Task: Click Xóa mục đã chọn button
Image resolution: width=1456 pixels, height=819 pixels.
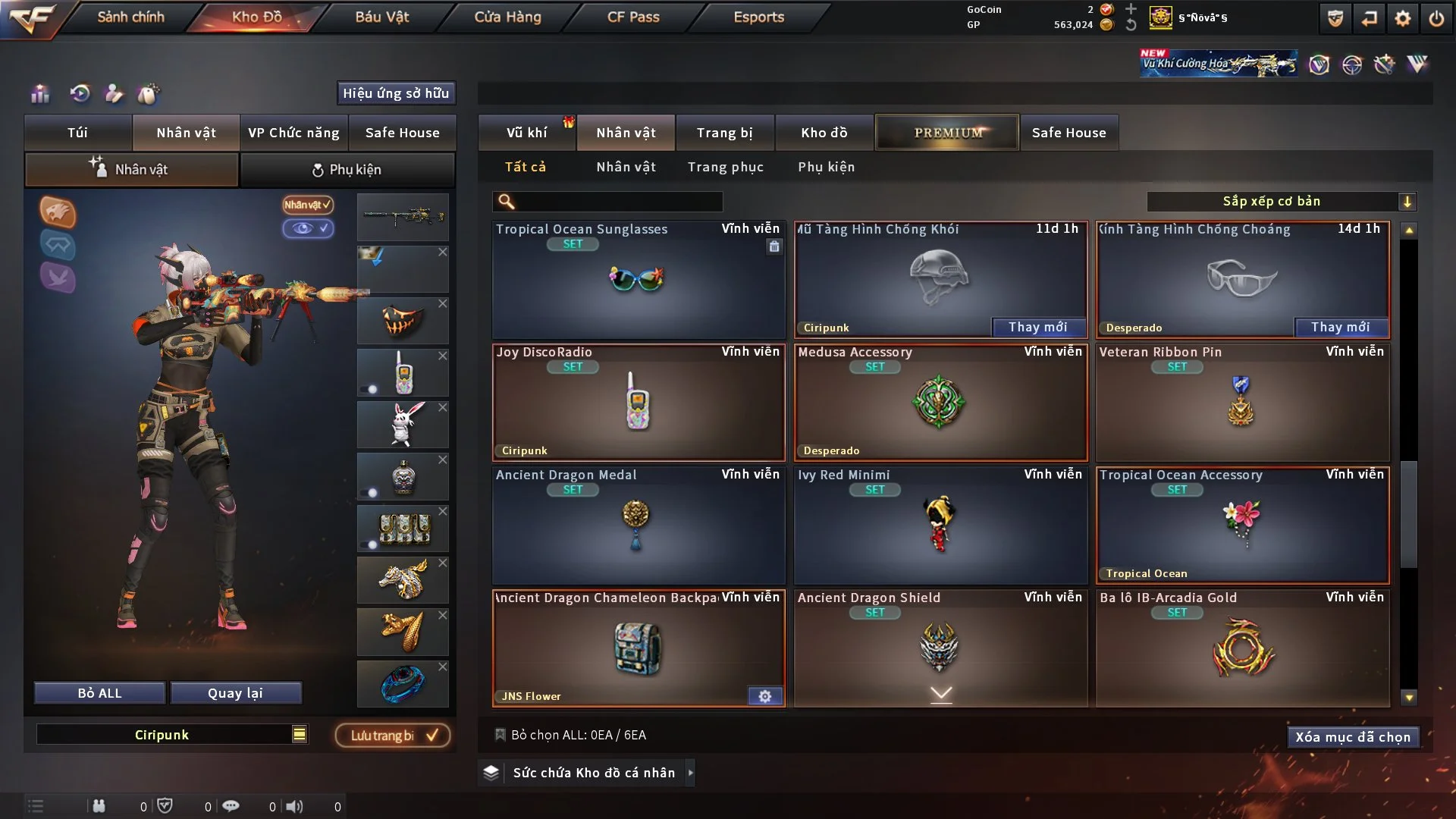Action: coord(1352,737)
